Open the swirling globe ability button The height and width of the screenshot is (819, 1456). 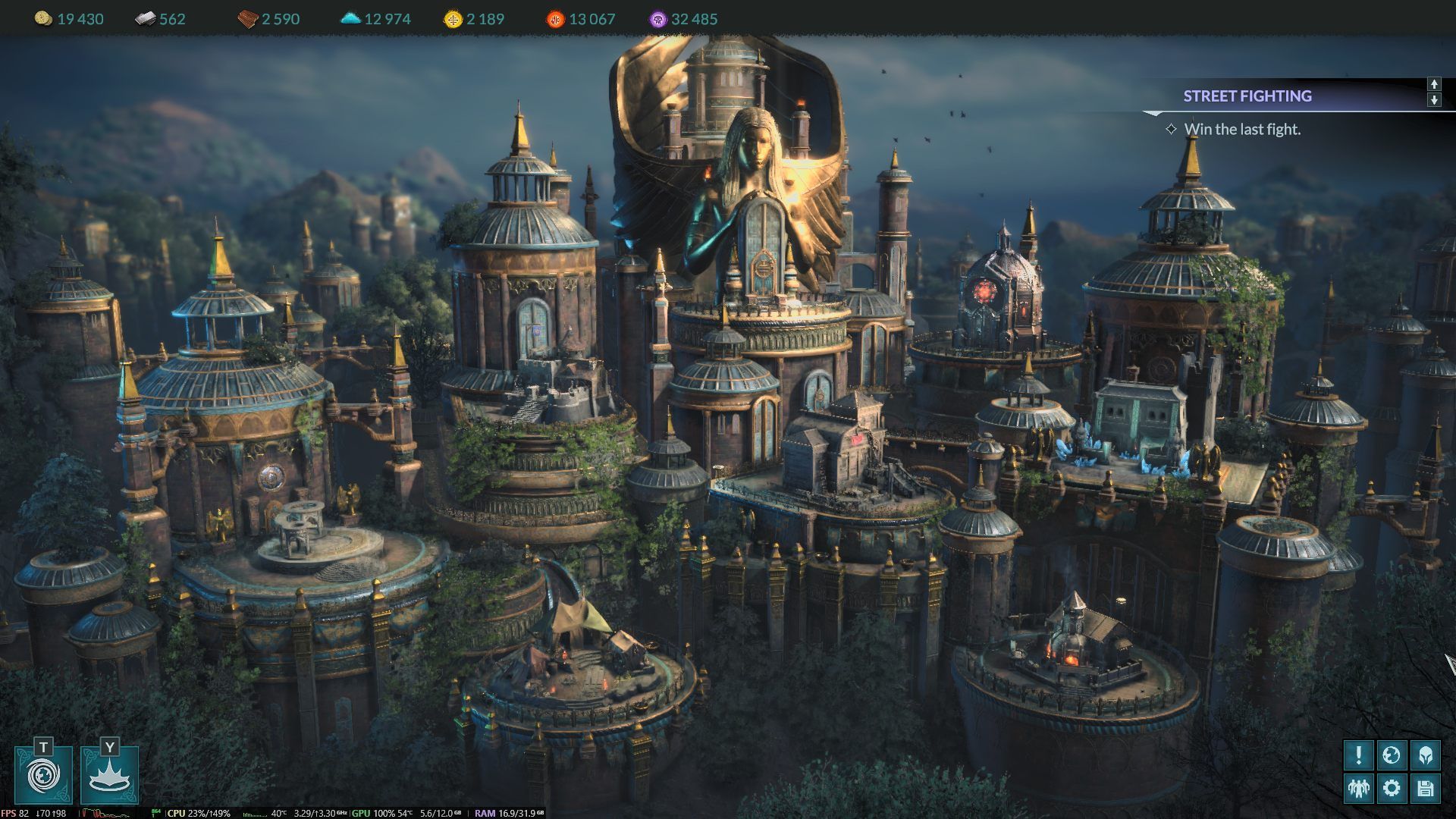tap(43, 776)
